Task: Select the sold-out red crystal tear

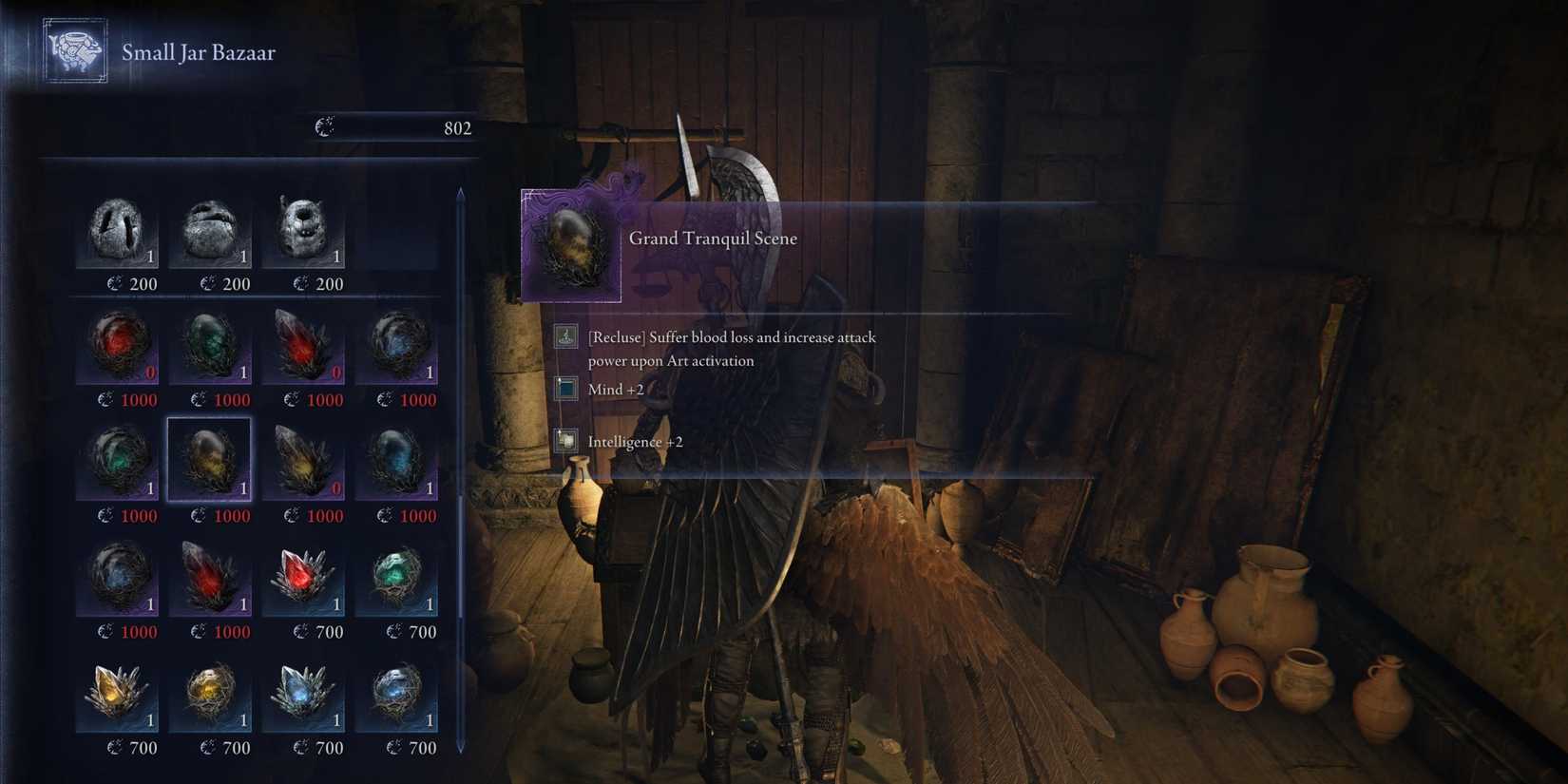Action: [x=117, y=345]
